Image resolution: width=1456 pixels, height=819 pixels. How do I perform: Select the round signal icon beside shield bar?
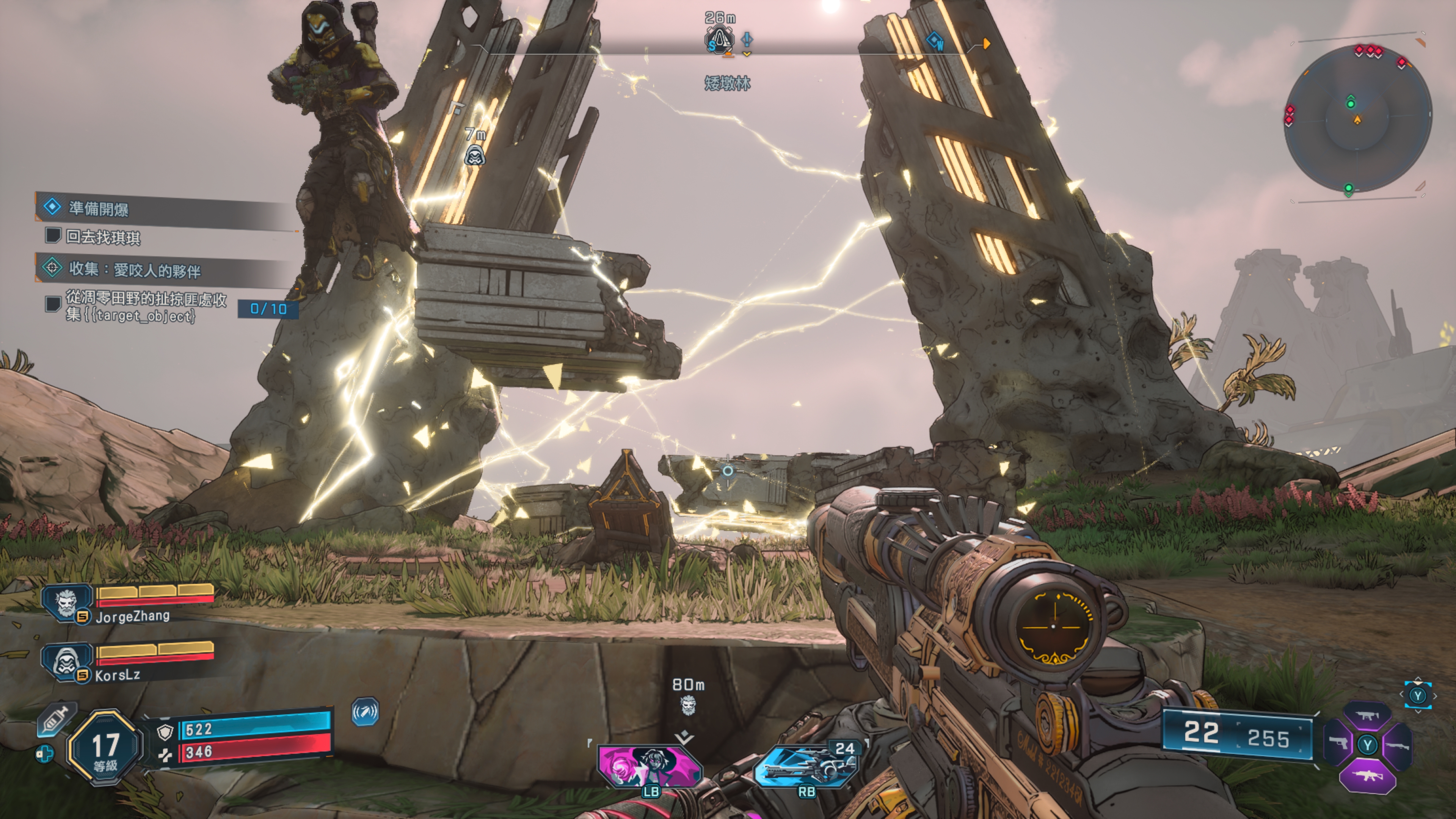coord(365,712)
